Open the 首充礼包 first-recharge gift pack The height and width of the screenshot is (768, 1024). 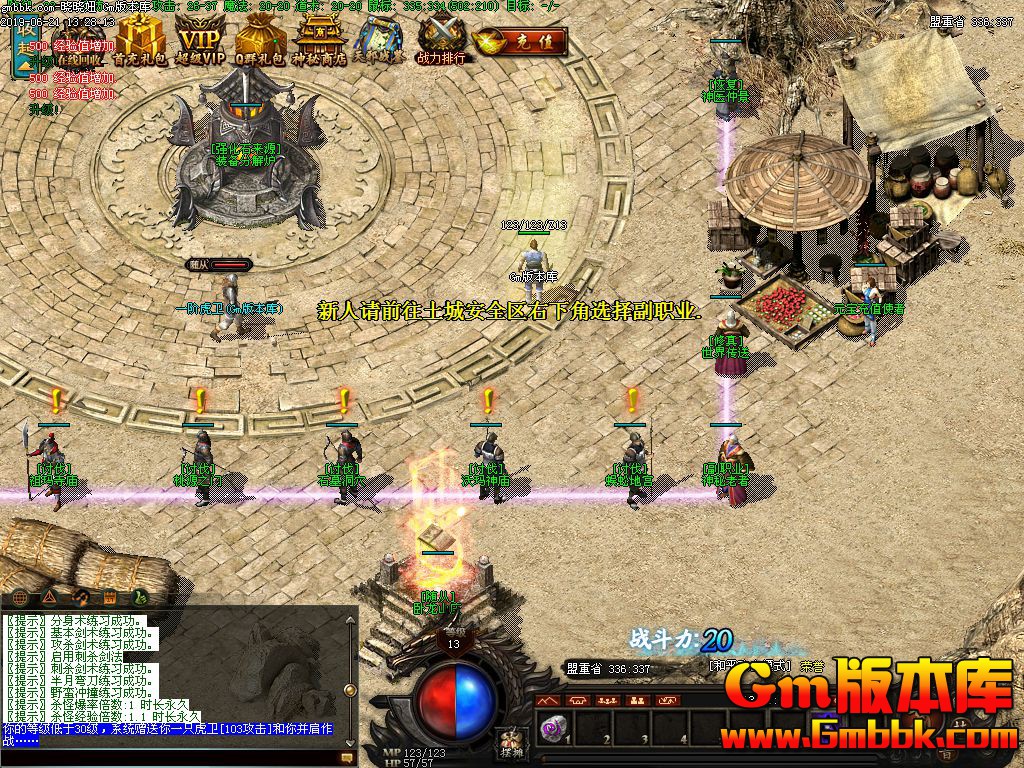coord(137,40)
